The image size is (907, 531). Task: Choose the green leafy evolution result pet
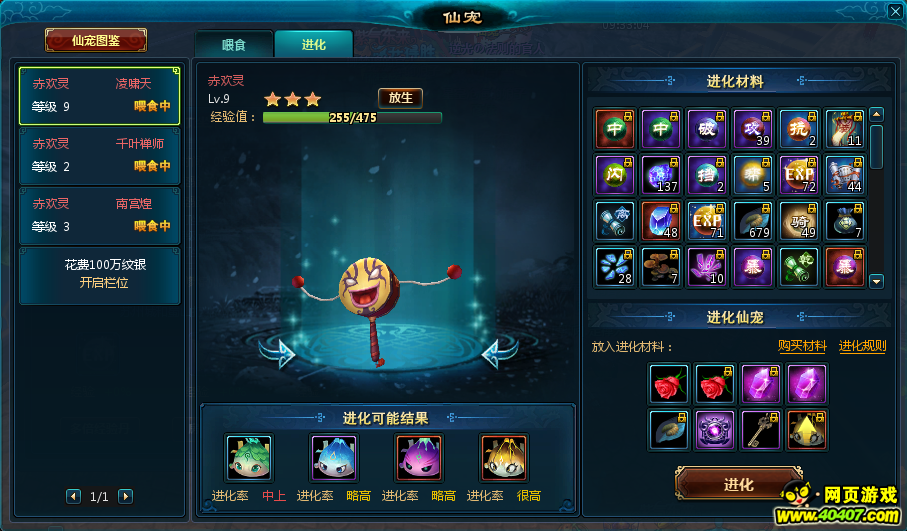[248, 458]
